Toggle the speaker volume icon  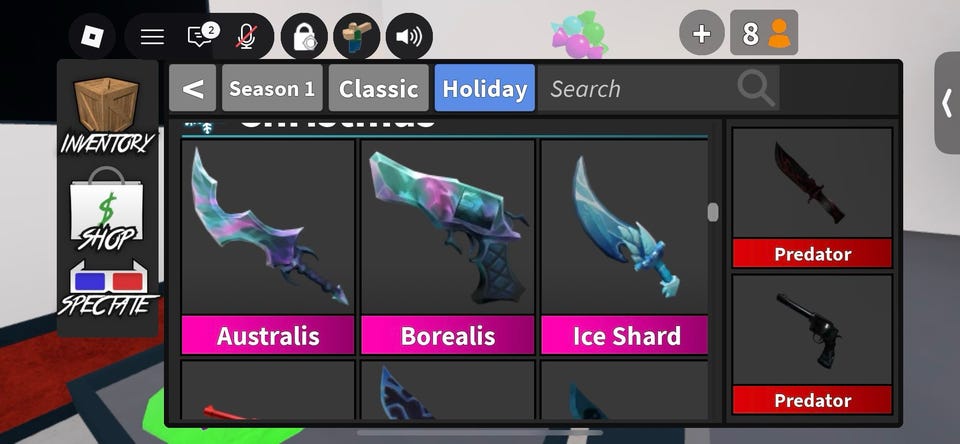click(x=409, y=37)
